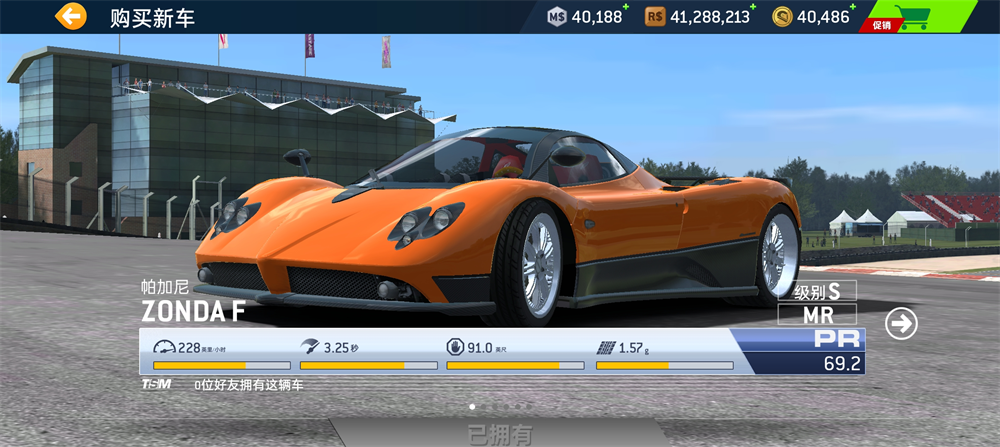Show the next car with the right arrow
Image resolution: width=1000 pixels, height=447 pixels.
tap(901, 323)
